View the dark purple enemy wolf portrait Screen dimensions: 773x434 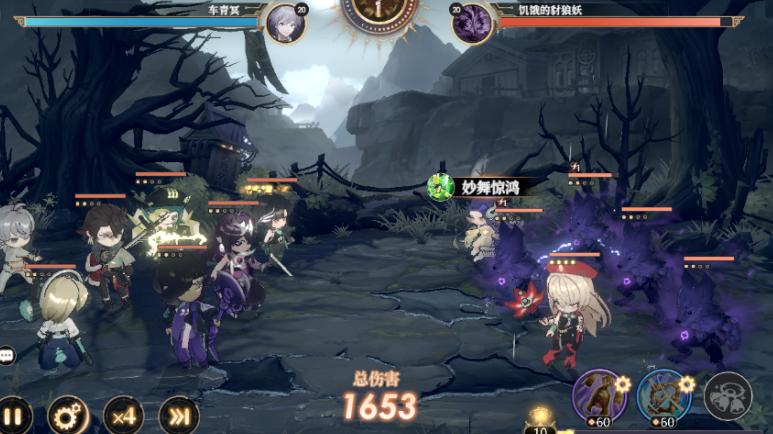pyautogui.click(x=471, y=22)
